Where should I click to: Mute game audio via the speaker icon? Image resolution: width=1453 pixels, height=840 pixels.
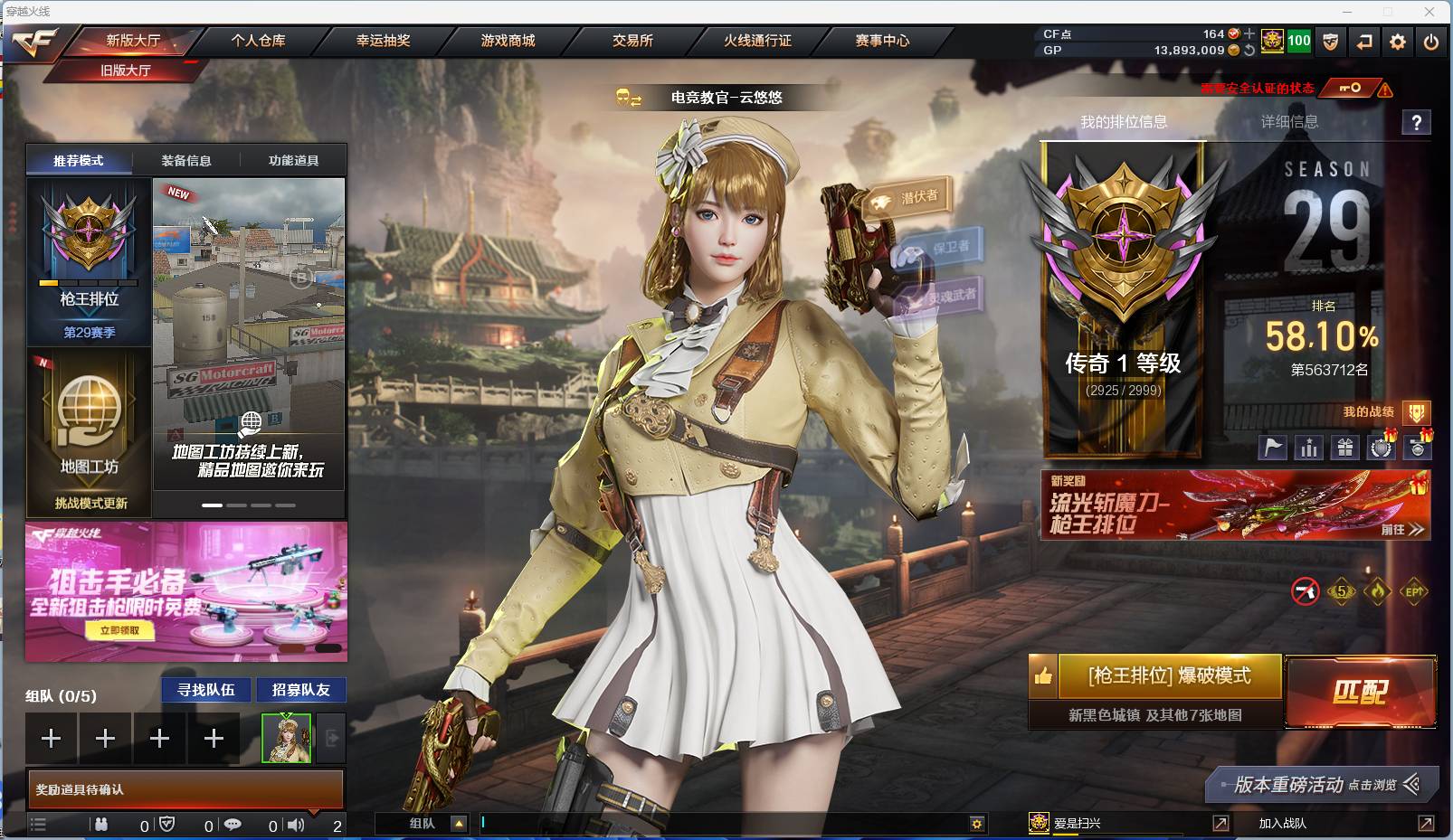click(x=296, y=826)
